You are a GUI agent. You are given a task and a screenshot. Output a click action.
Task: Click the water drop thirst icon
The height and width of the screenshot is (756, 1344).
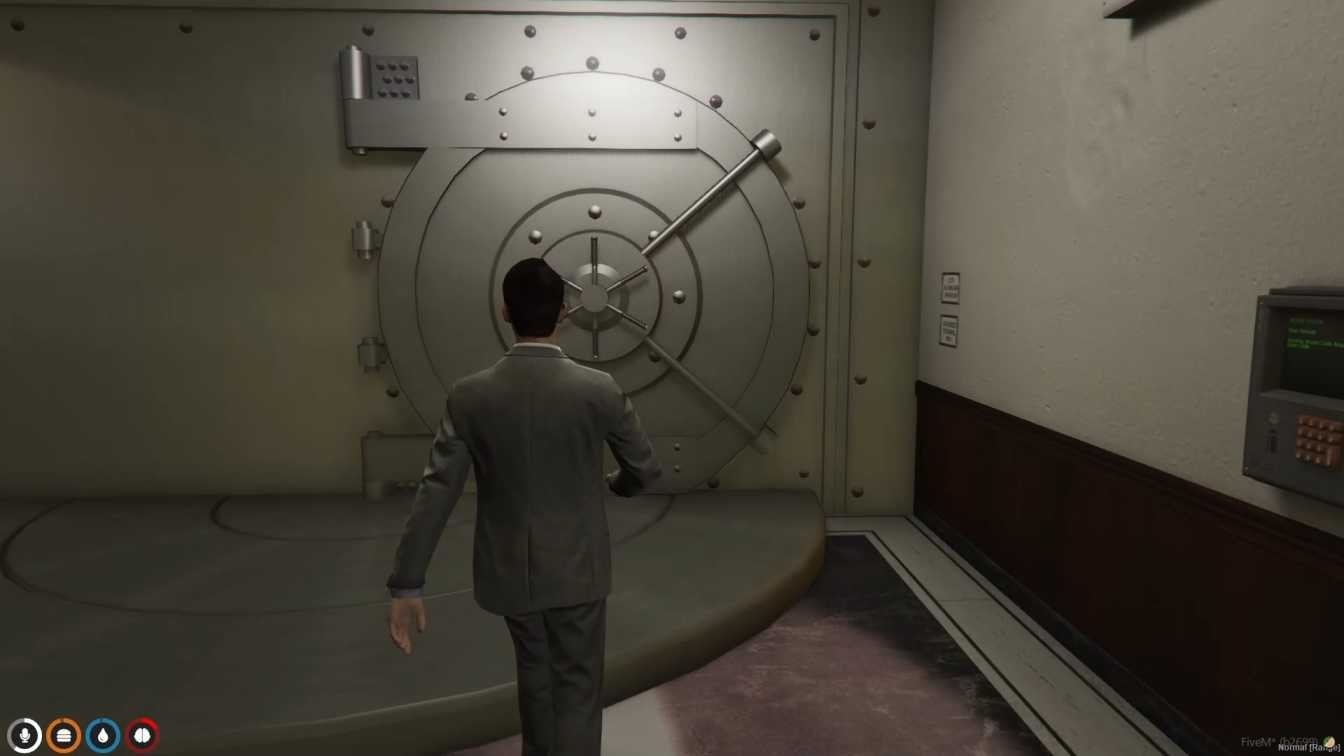point(102,736)
